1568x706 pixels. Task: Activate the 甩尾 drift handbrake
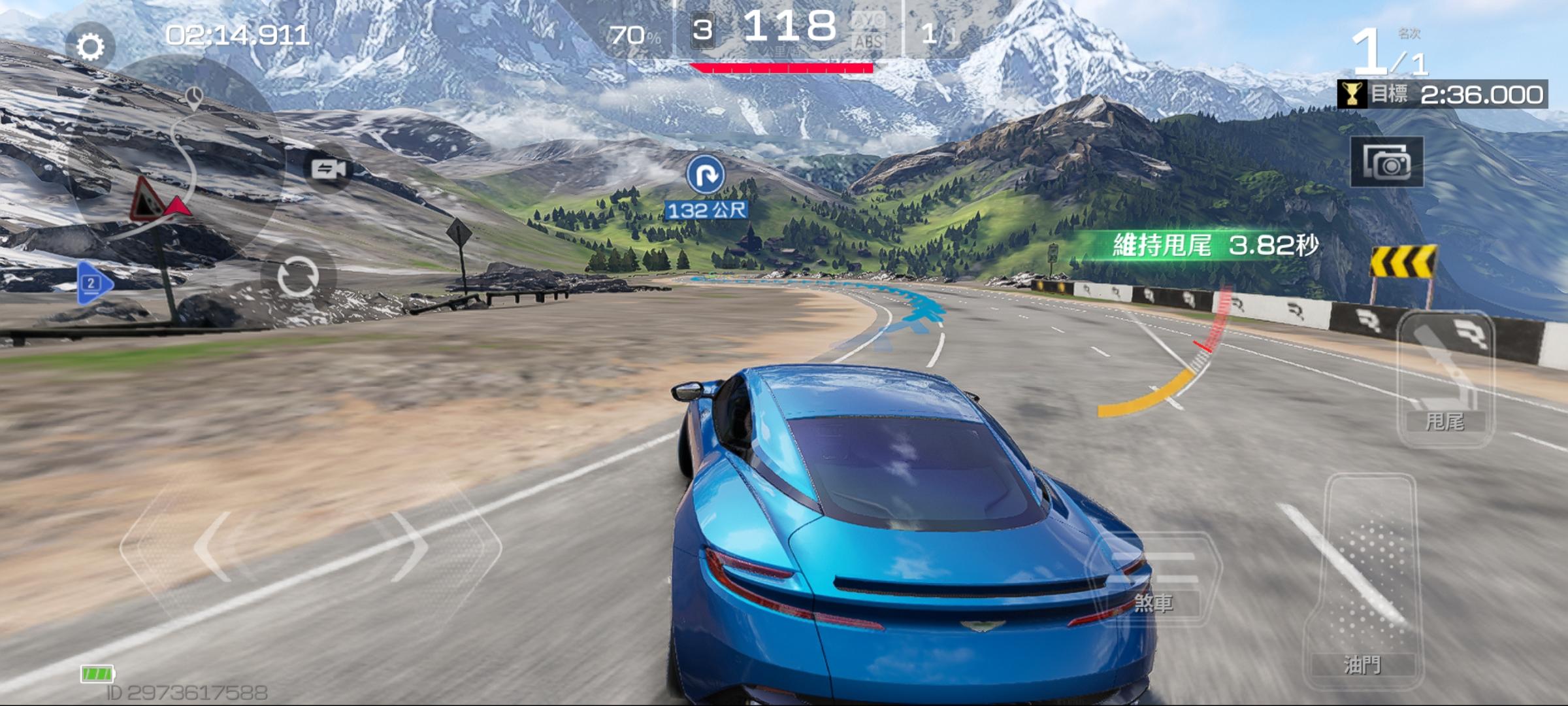coord(1445,379)
